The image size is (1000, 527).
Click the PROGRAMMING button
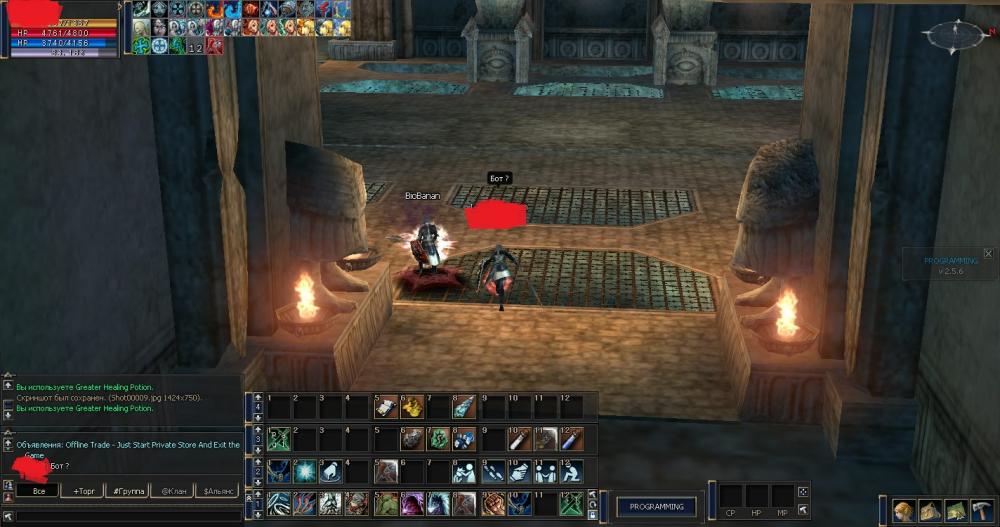656,507
